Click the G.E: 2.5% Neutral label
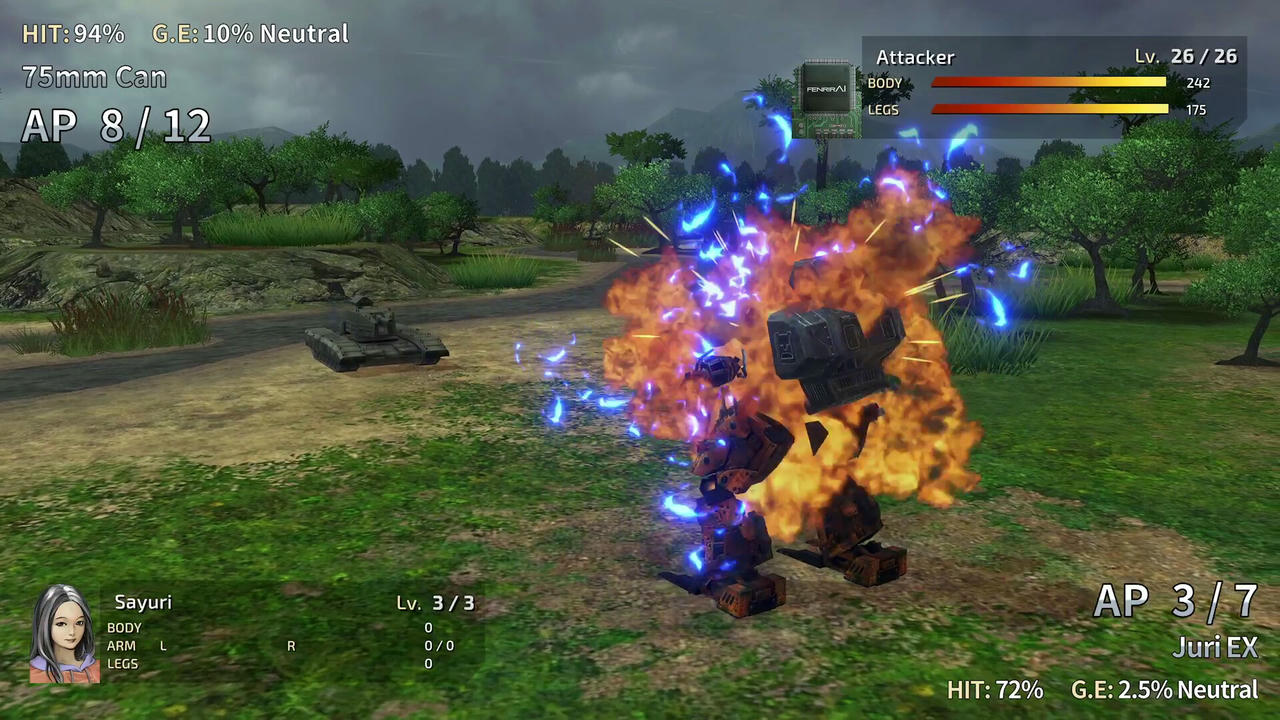This screenshot has width=1280, height=720. pyautogui.click(x=1163, y=690)
